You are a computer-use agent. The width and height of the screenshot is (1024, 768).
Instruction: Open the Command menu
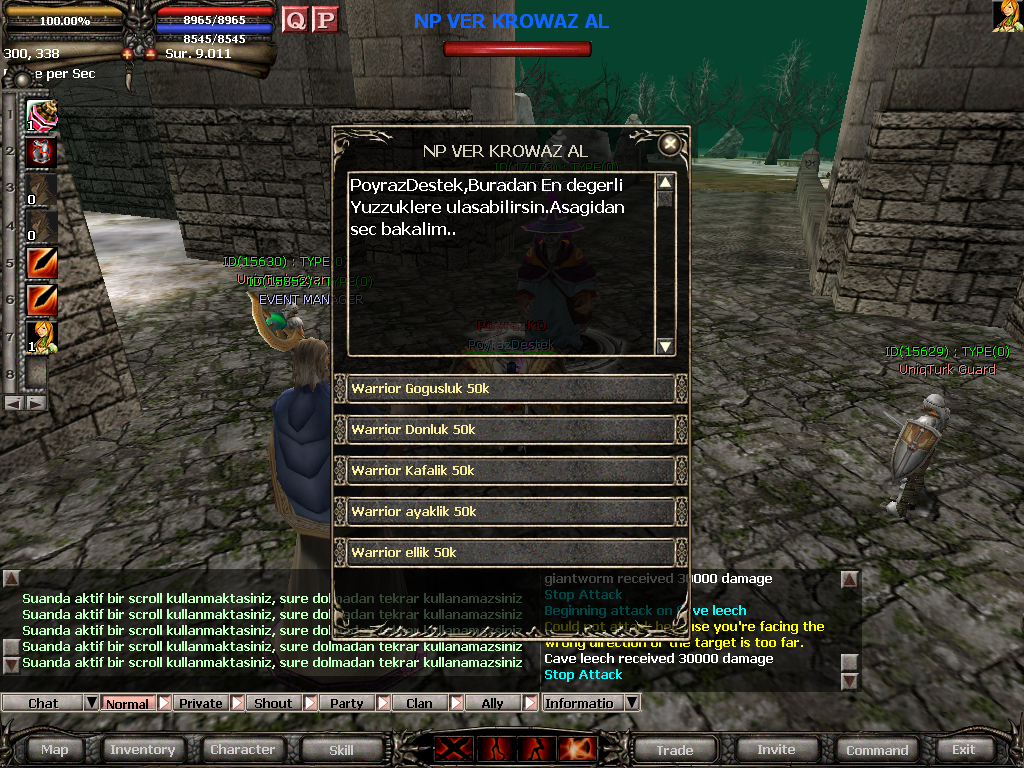877,750
